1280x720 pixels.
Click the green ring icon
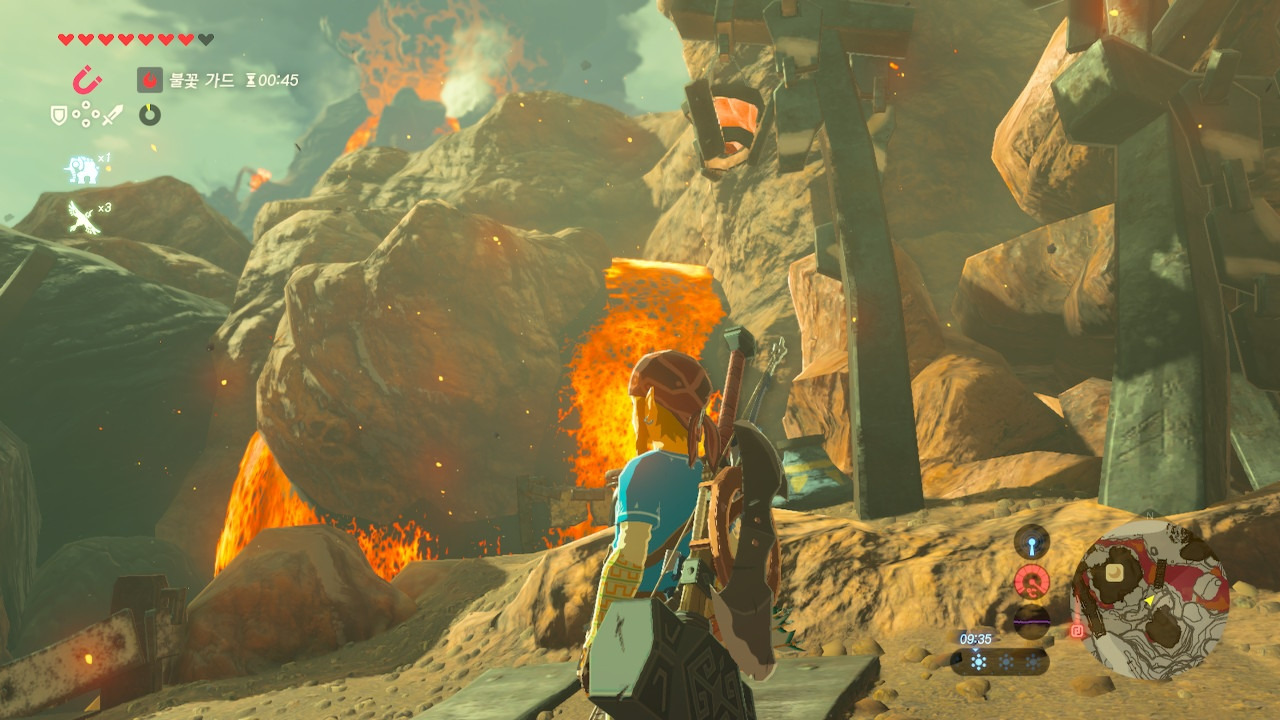(150, 115)
